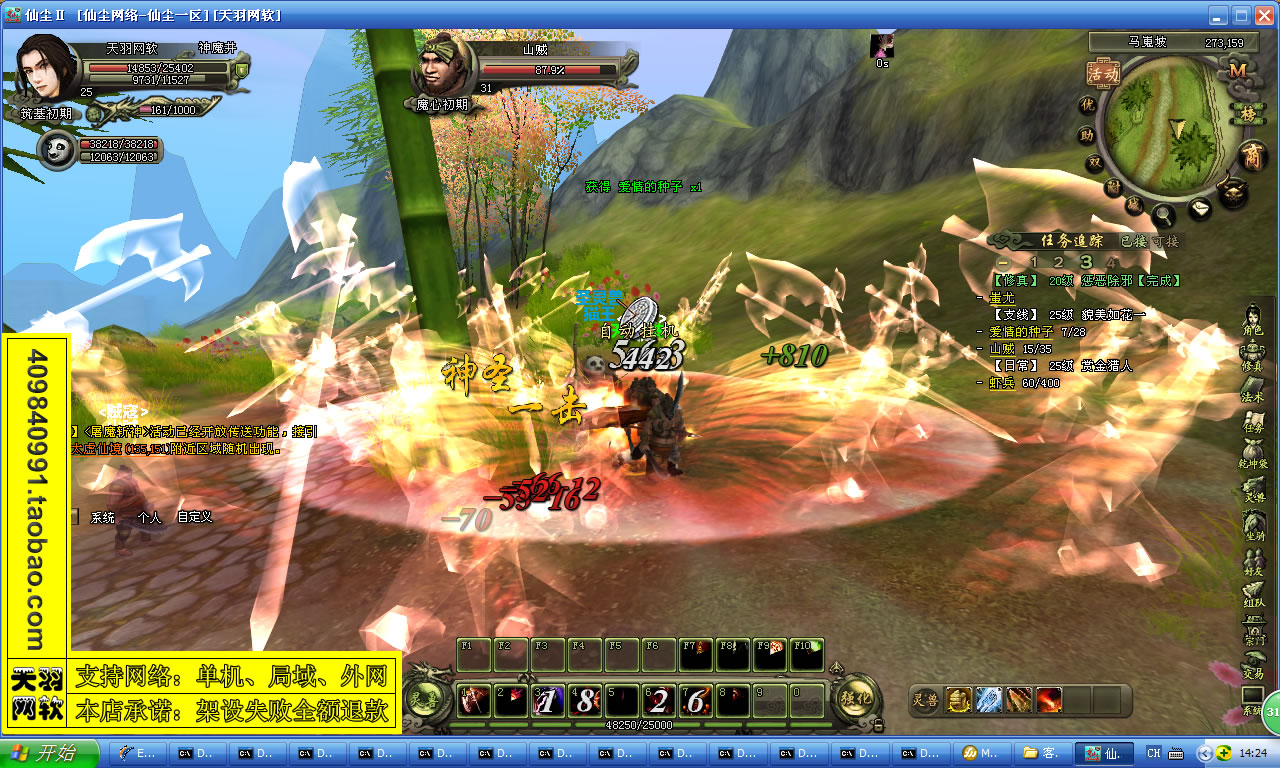Click the 强化 round button beside the hotbar
The image size is (1280, 768).
coord(856,699)
